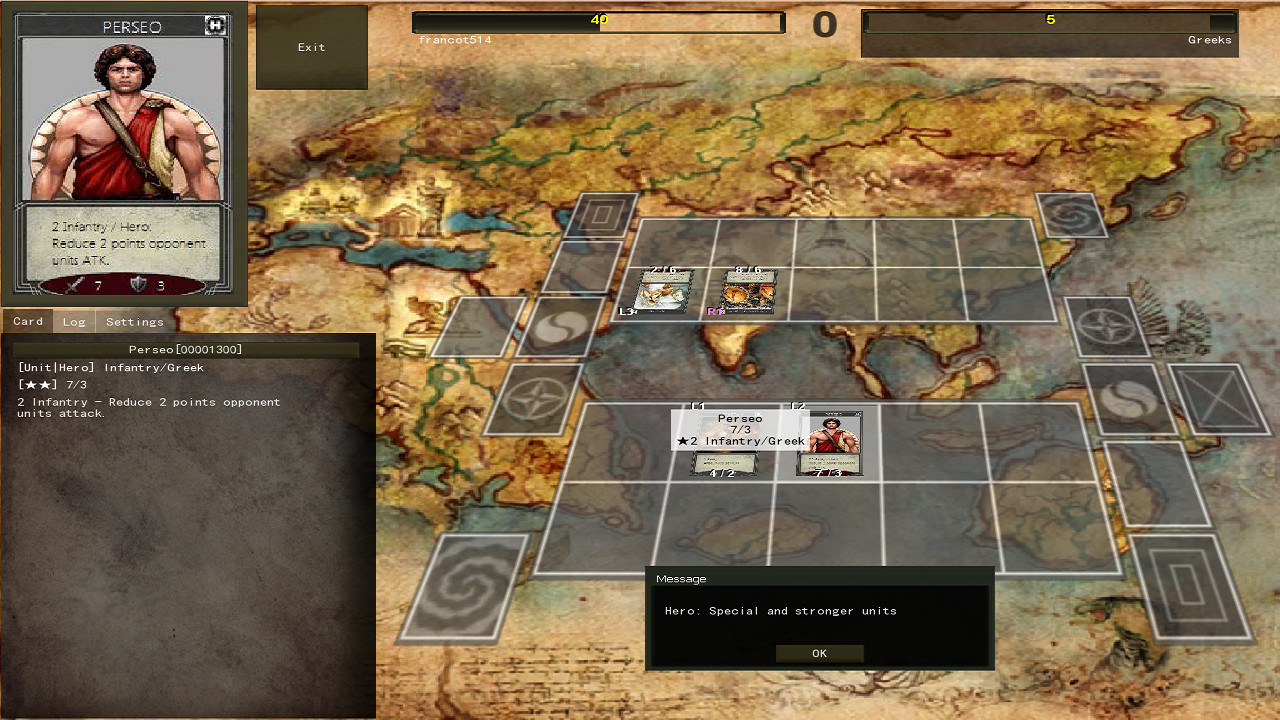
Task: Open the Perseo[00001300] detail header
Action: [187, 349]
